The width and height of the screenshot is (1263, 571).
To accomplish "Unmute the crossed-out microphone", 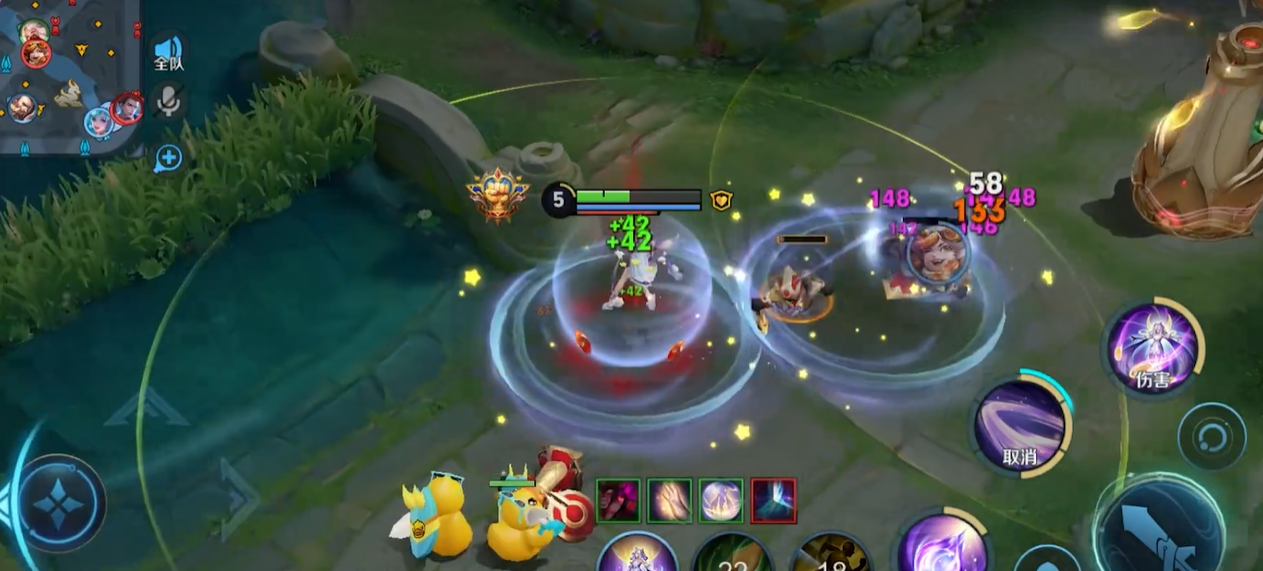I will click(x=168, y=100).
